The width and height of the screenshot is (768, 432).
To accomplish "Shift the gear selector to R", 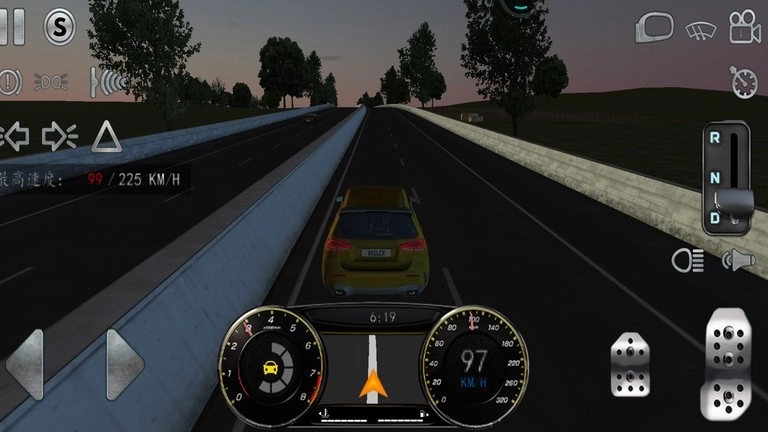I will click(x=715, y=138).
